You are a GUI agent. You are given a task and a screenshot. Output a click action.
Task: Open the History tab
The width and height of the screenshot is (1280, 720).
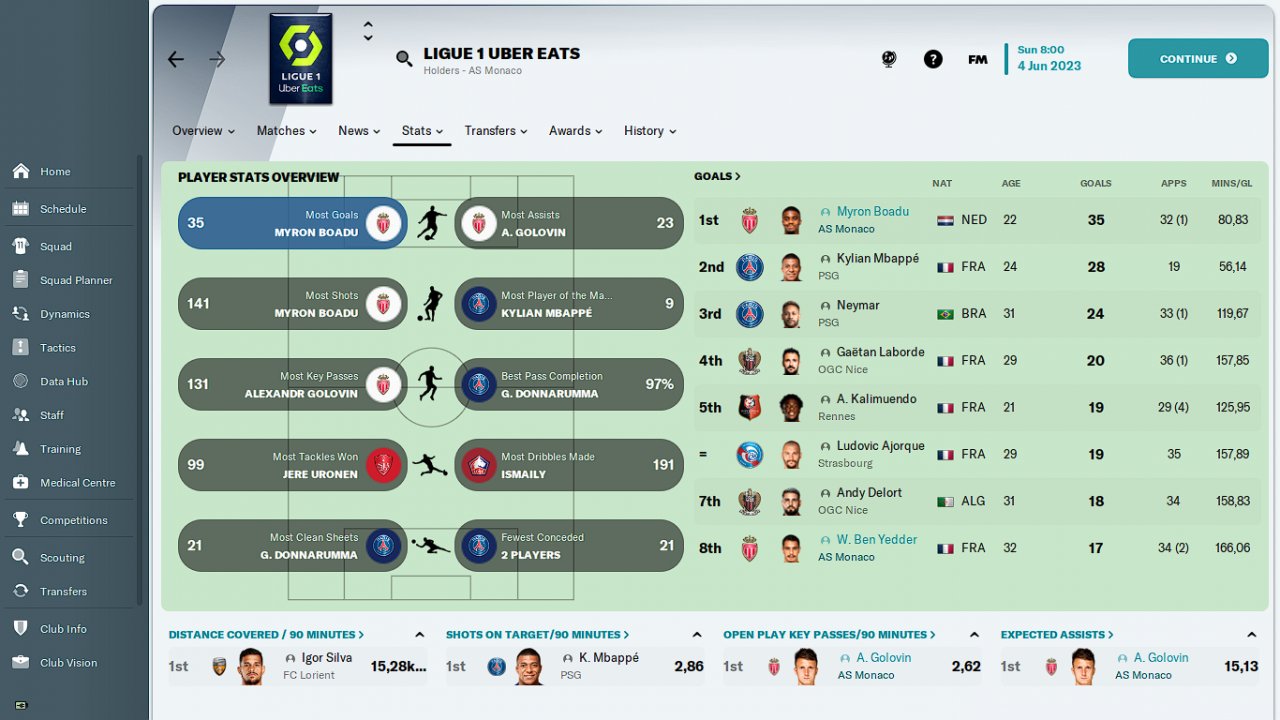(649, 131)
